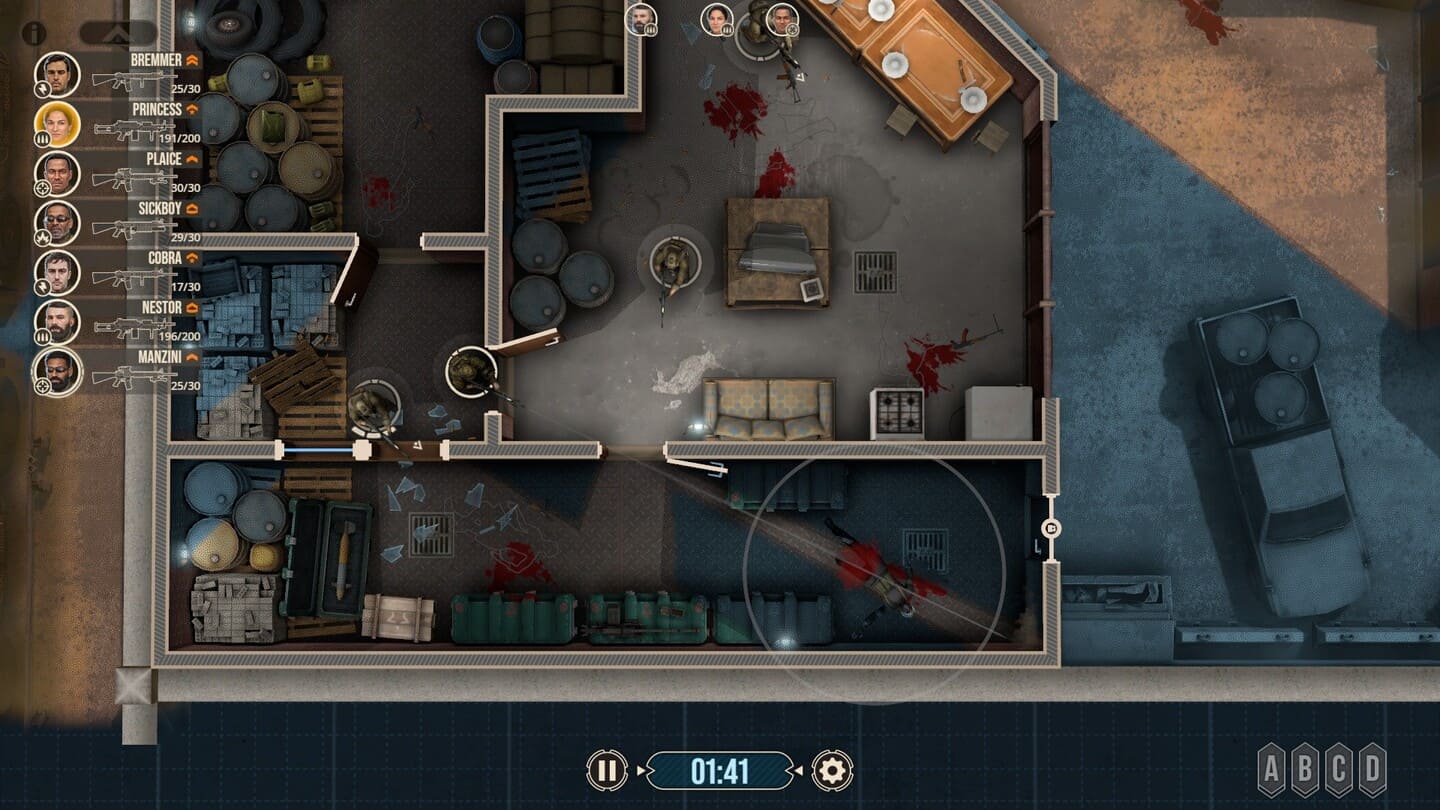Select Sickboy's portrait in the roster
Screen dimensions: 1440x810
57,224
